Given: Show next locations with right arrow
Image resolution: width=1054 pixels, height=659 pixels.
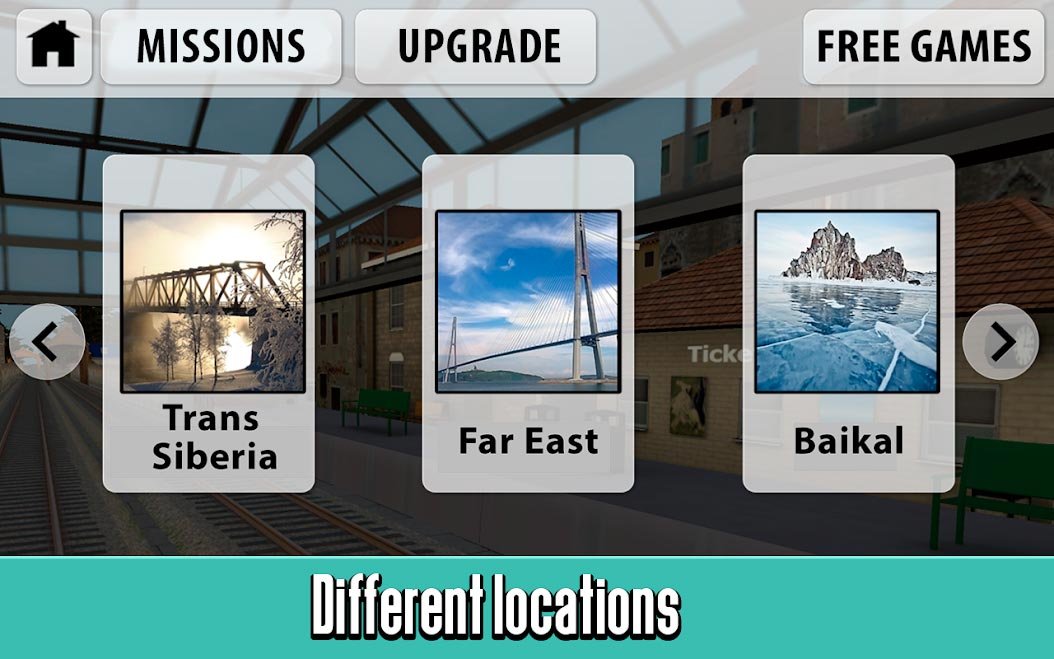Looking at the screenshot, I should (x=1000, y=342).
